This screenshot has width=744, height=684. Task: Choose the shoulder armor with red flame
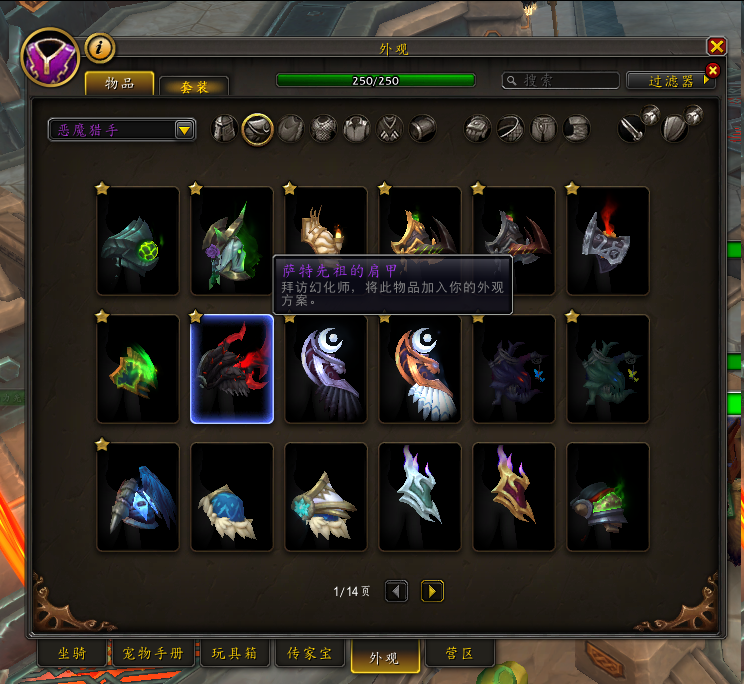(x=608, y=241)
